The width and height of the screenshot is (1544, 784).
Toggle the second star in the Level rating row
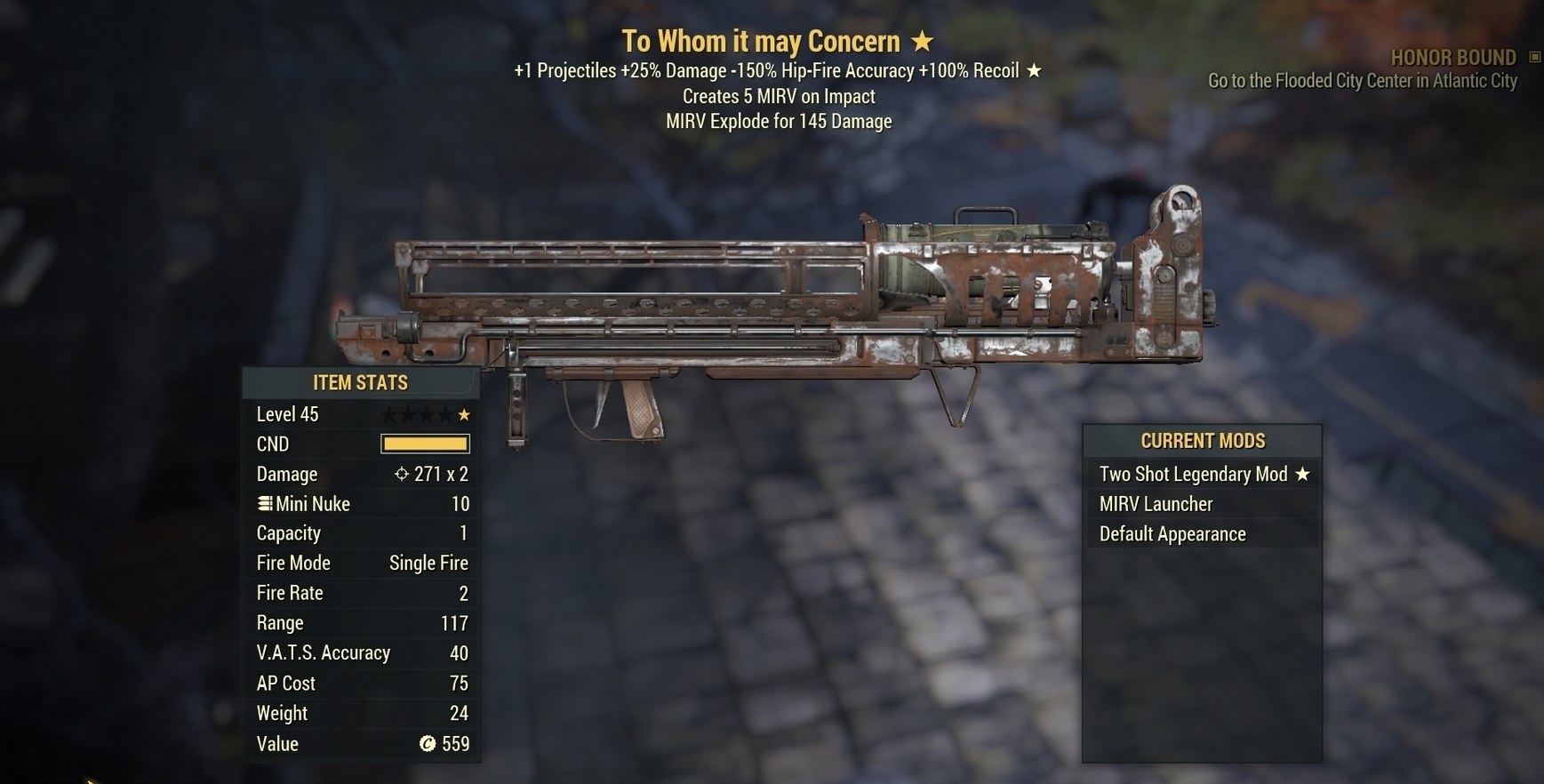(x=406, y=413)
